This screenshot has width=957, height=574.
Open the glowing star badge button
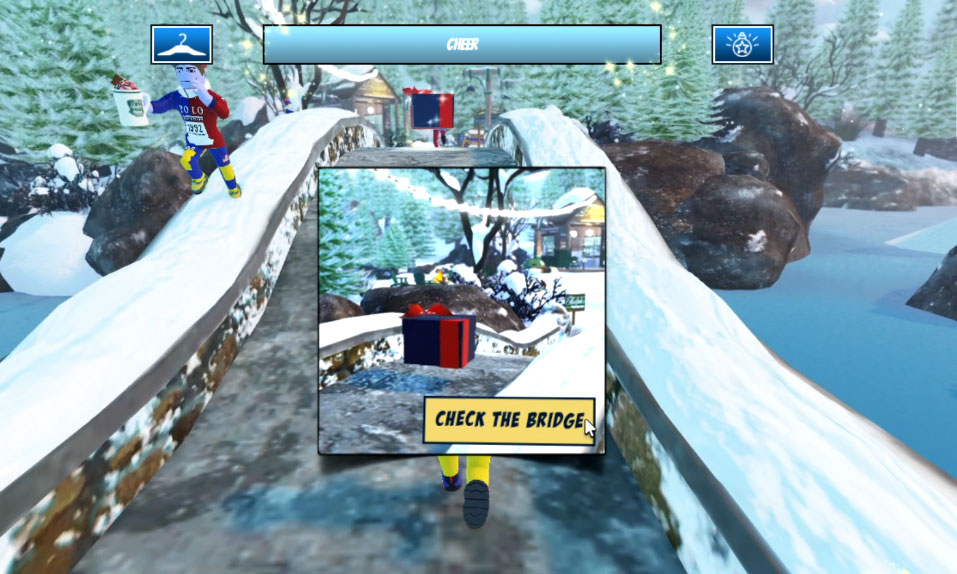(x=742, y=45)
